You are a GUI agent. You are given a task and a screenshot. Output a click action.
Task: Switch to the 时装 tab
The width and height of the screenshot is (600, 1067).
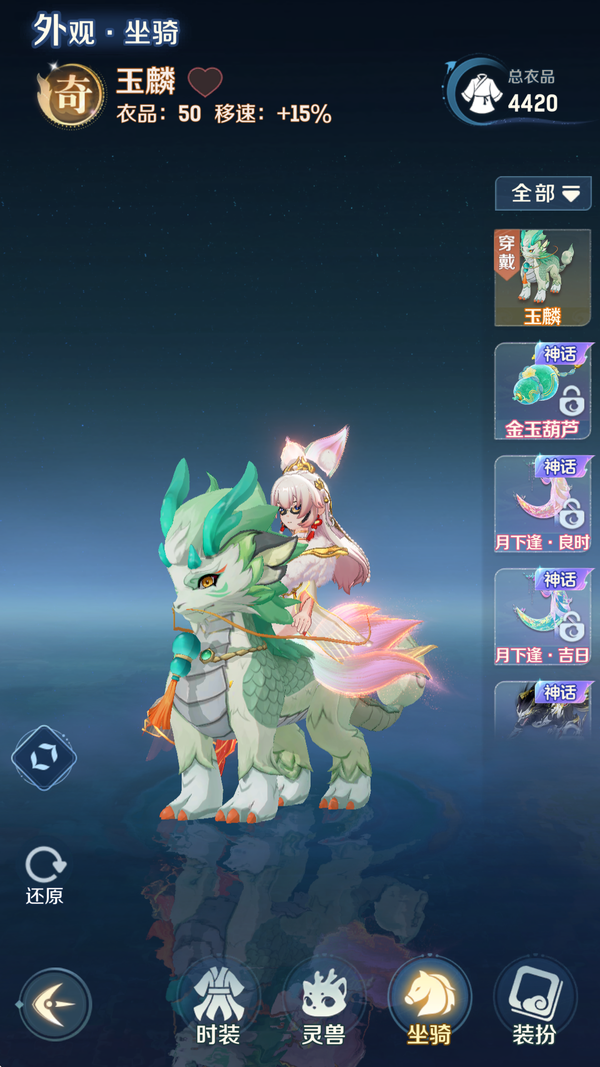[x=217, y=1003]
